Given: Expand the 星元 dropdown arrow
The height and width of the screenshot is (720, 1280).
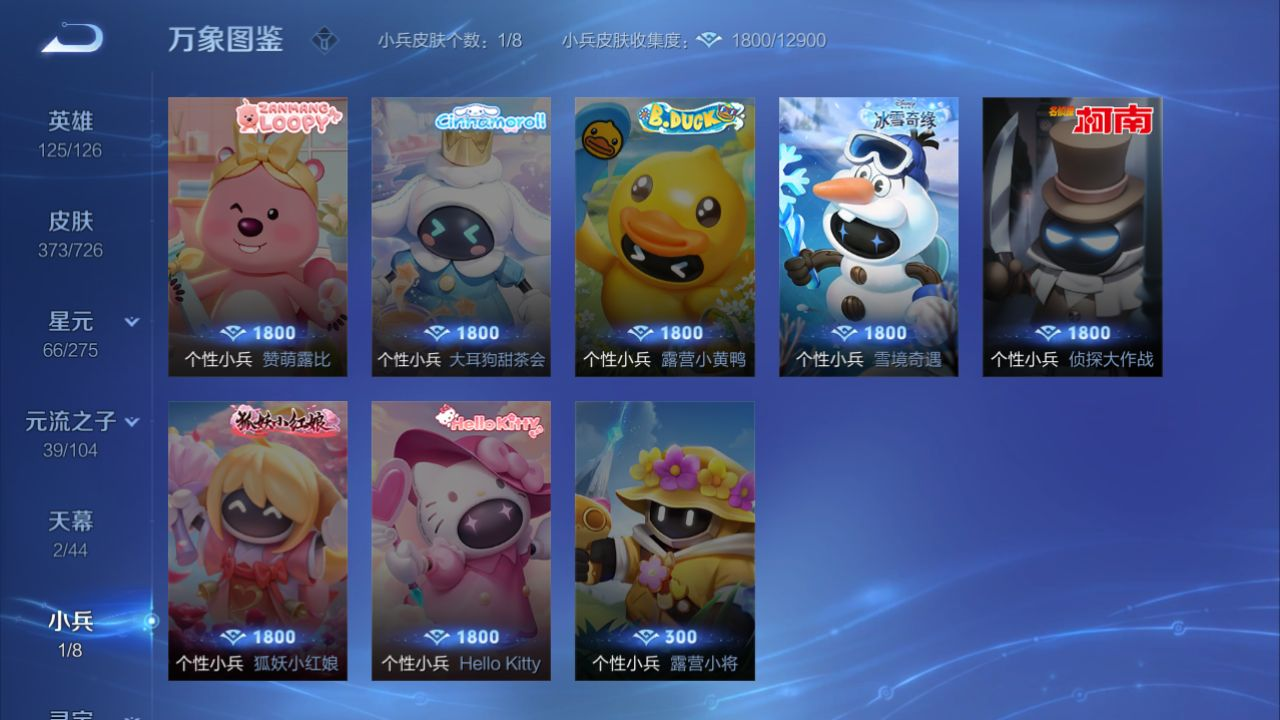Looking at the screenshot, I should pos(131,322).
